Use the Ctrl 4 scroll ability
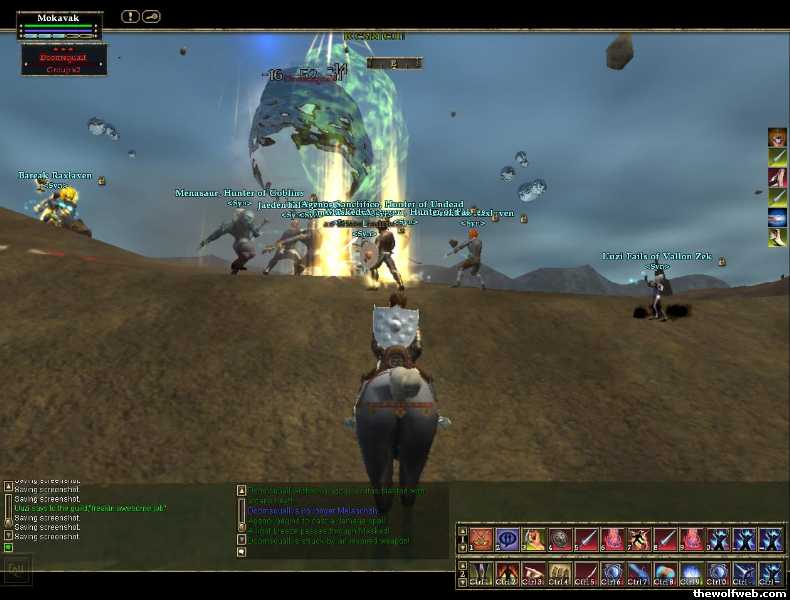The width and height of the screenshot is (790, 600). pyautogui.click(x=559, y=573)
